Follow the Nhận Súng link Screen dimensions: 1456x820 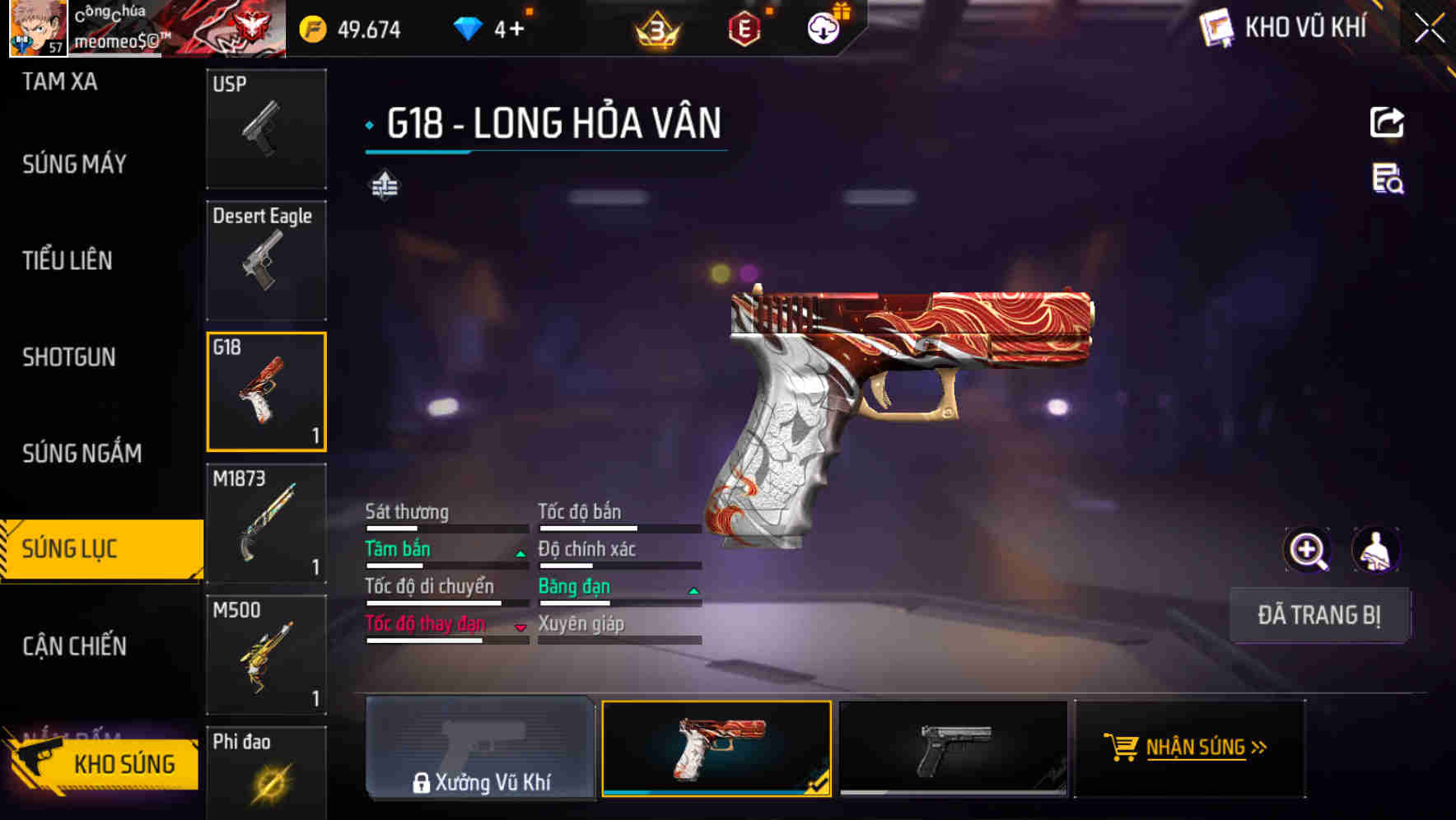coord(1190,748)
